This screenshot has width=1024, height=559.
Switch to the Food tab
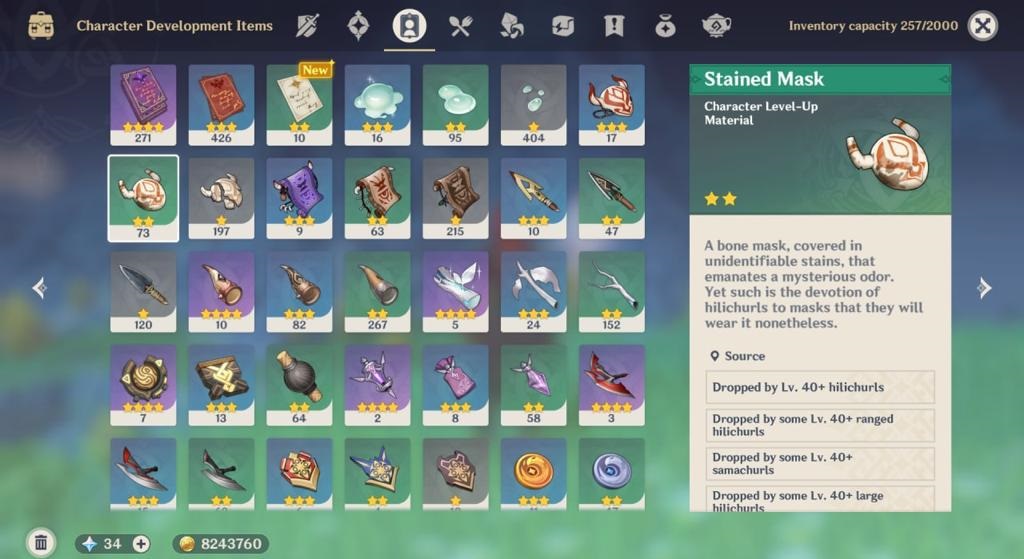[460, 26]
